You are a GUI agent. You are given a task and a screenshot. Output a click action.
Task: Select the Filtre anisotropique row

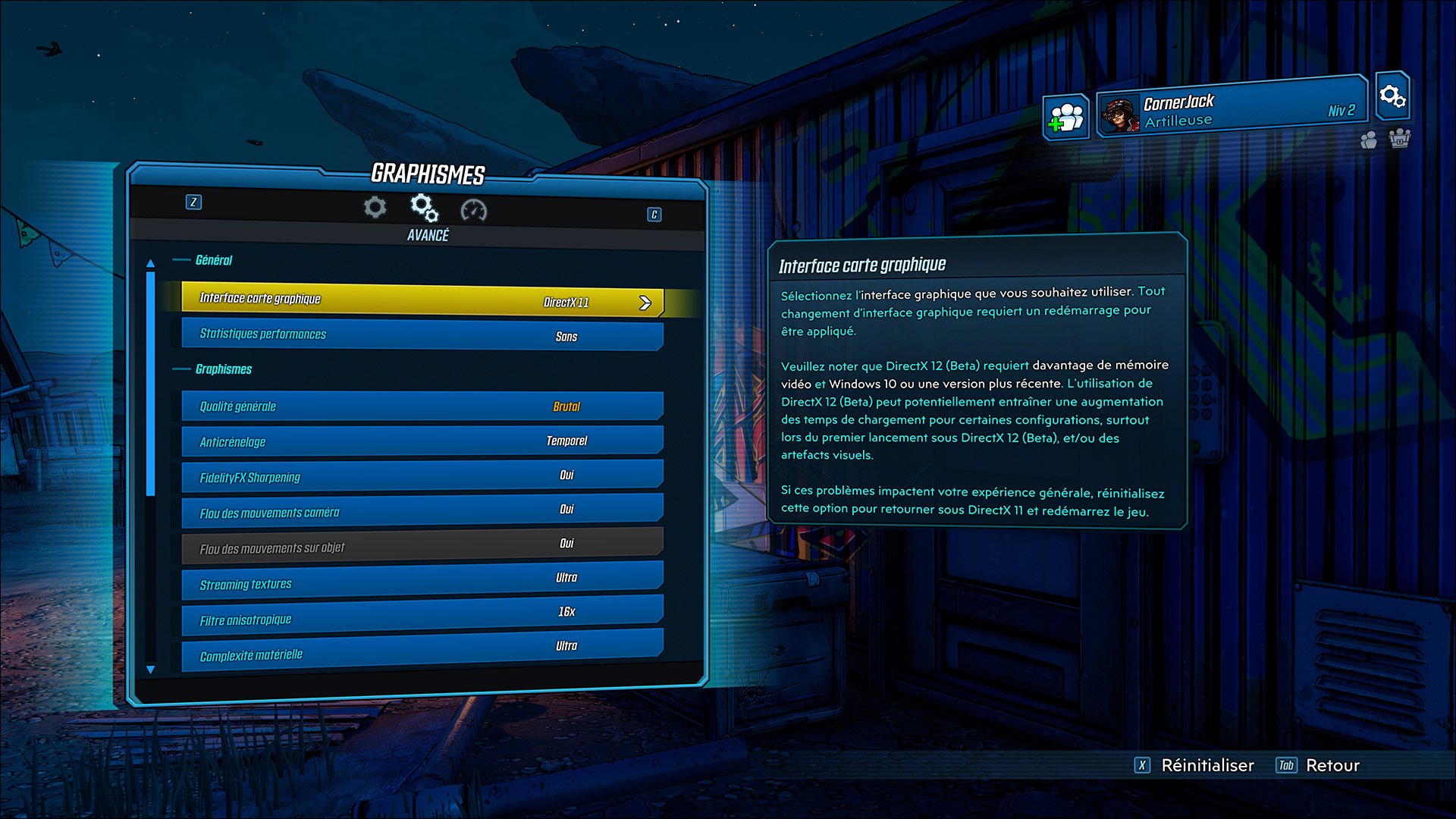pos(422,616)
